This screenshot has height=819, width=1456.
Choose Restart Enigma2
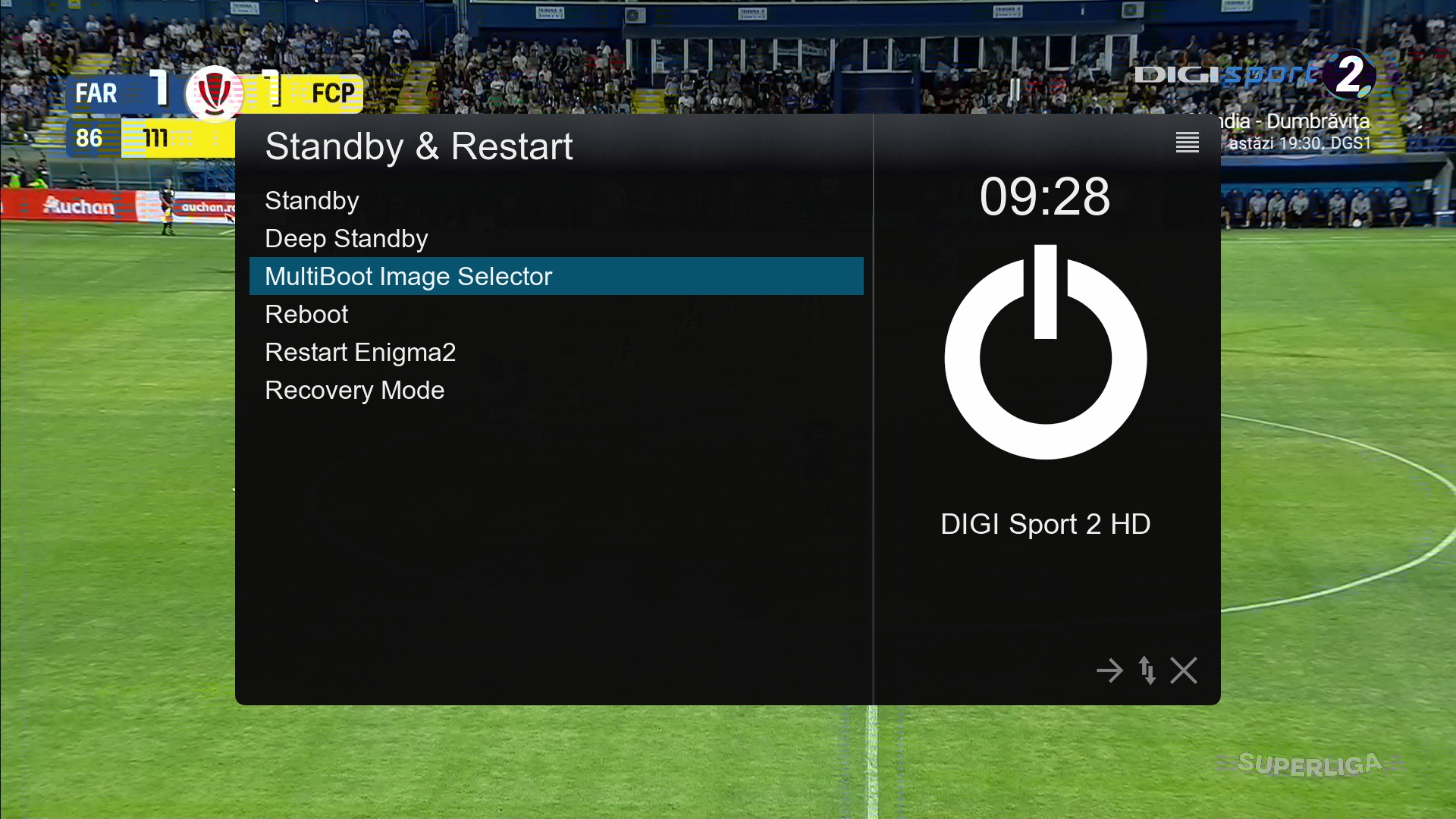coord(360,353)
